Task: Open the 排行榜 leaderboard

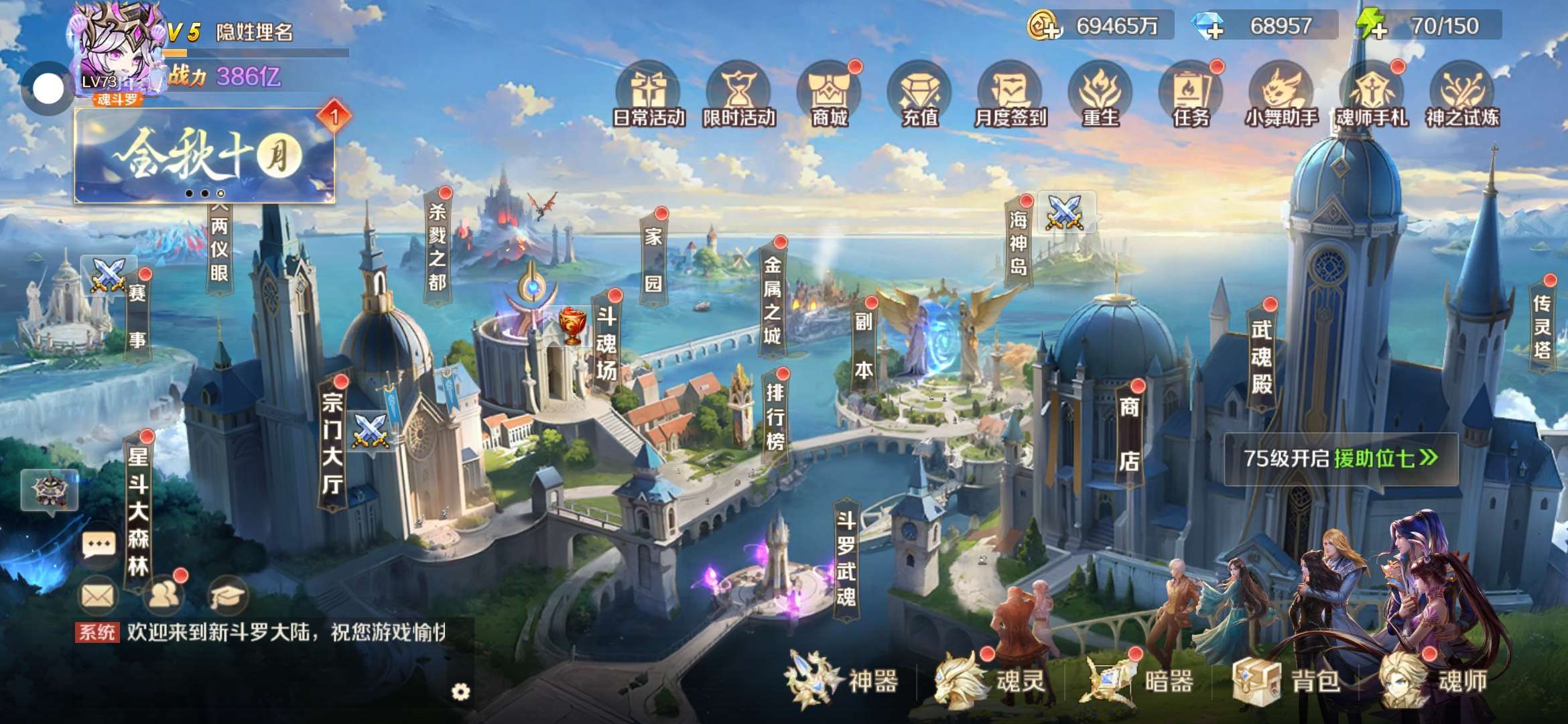Action: 775,416
